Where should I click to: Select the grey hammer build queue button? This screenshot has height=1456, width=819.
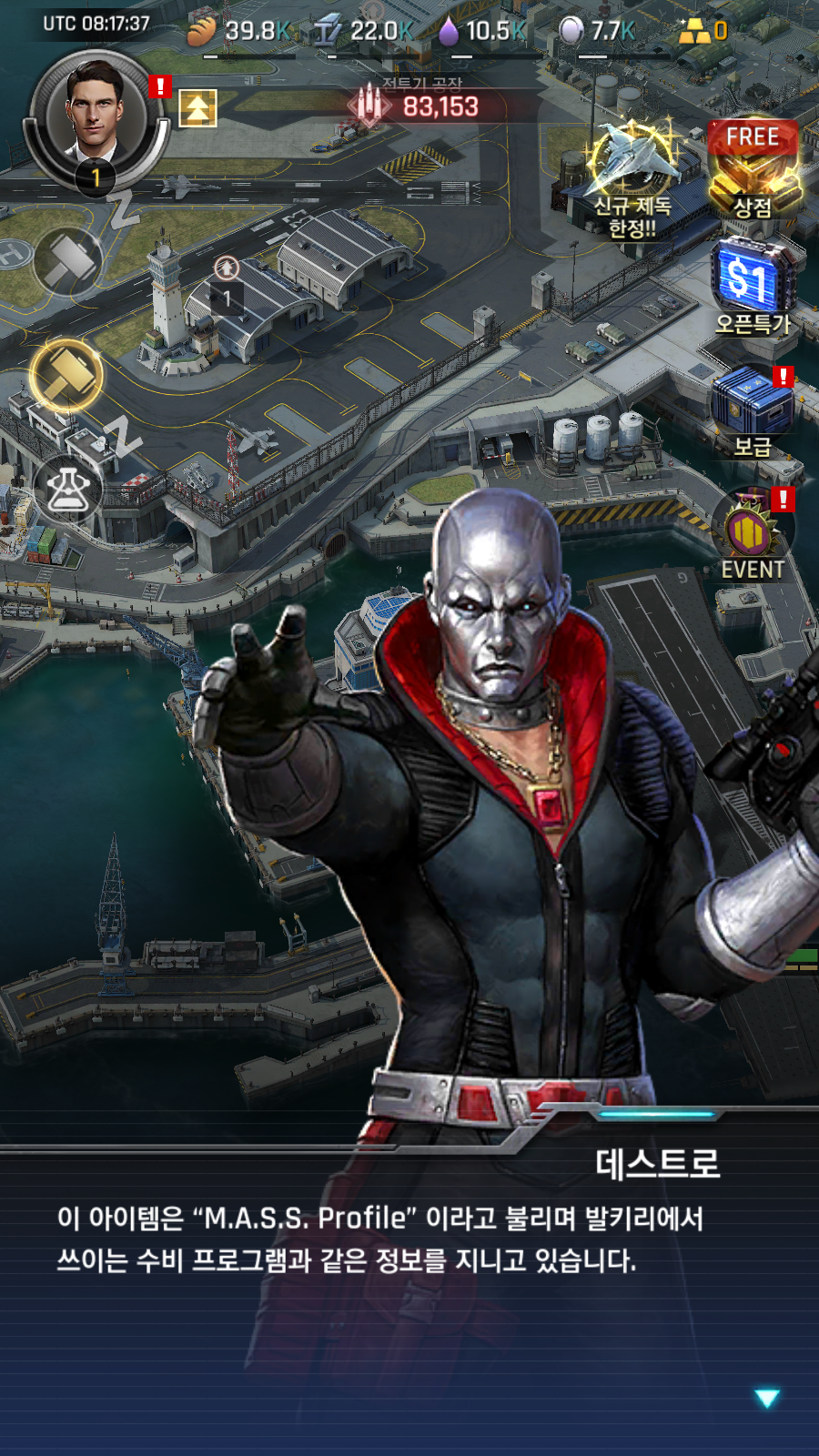tap(68, 261)
